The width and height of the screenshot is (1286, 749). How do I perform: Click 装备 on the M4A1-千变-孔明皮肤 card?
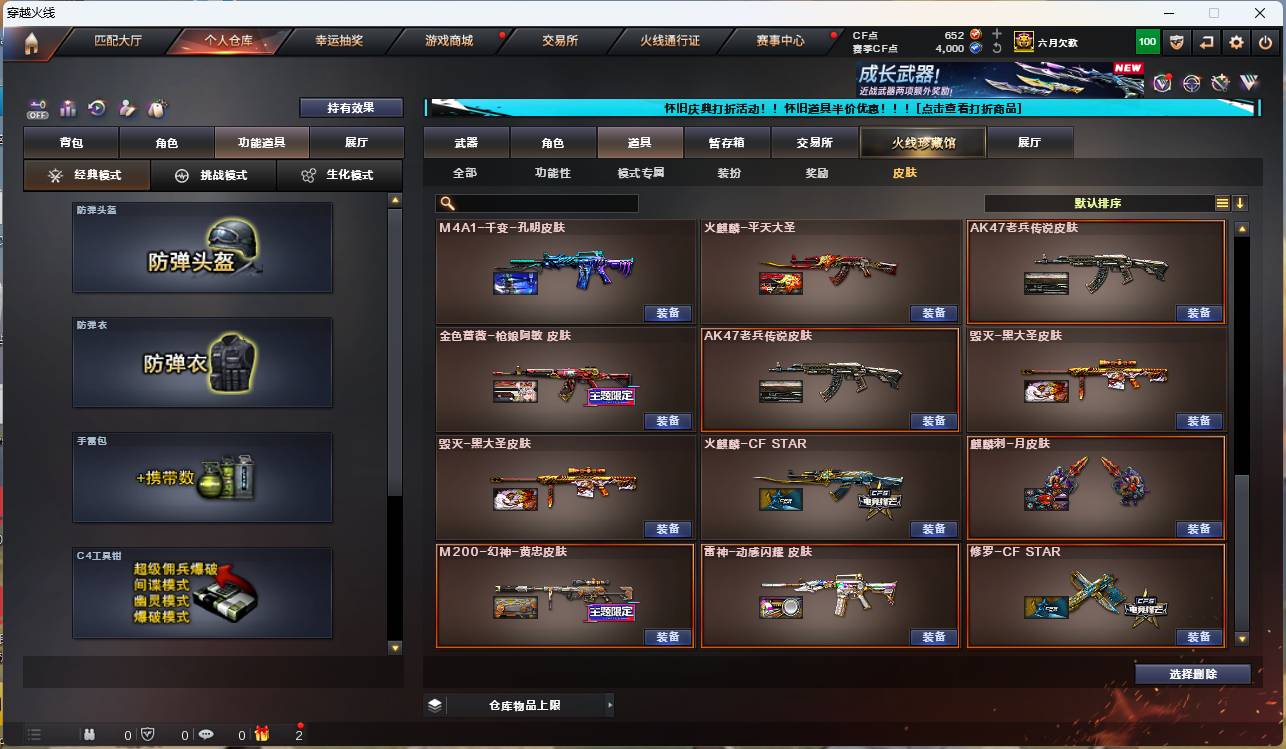coord(668,313)
